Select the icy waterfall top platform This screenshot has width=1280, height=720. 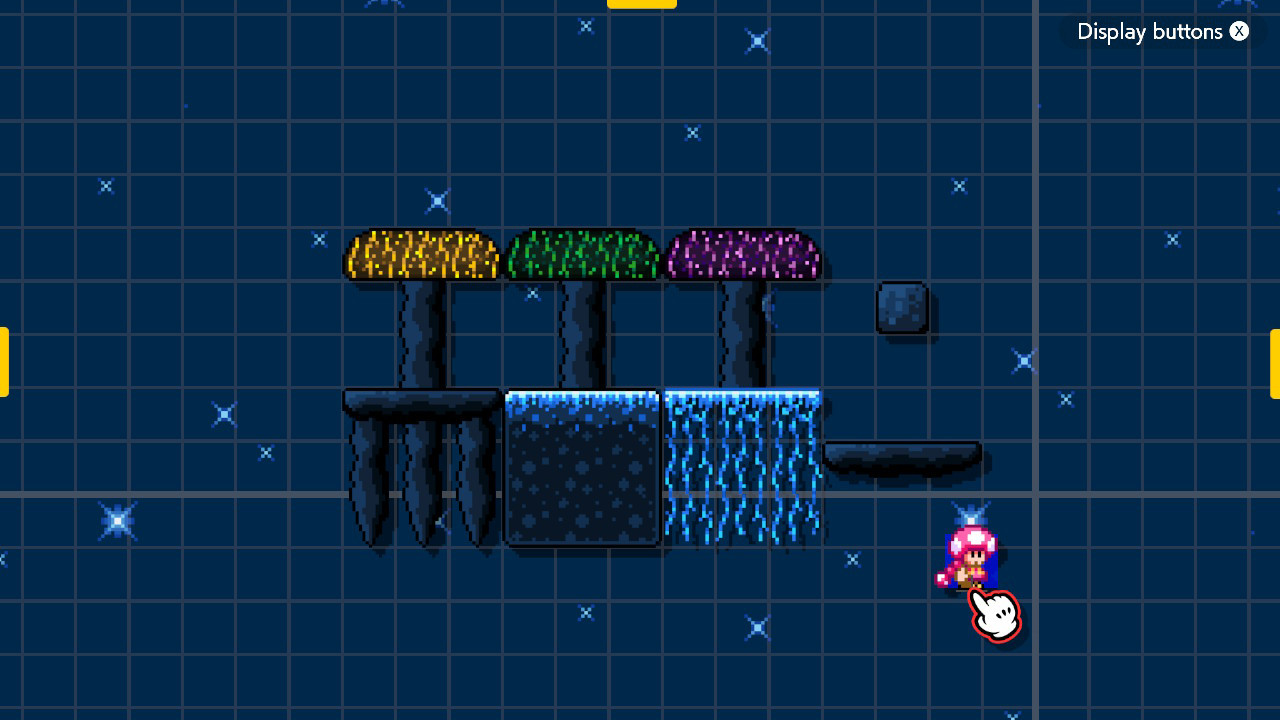coord(740,395)
